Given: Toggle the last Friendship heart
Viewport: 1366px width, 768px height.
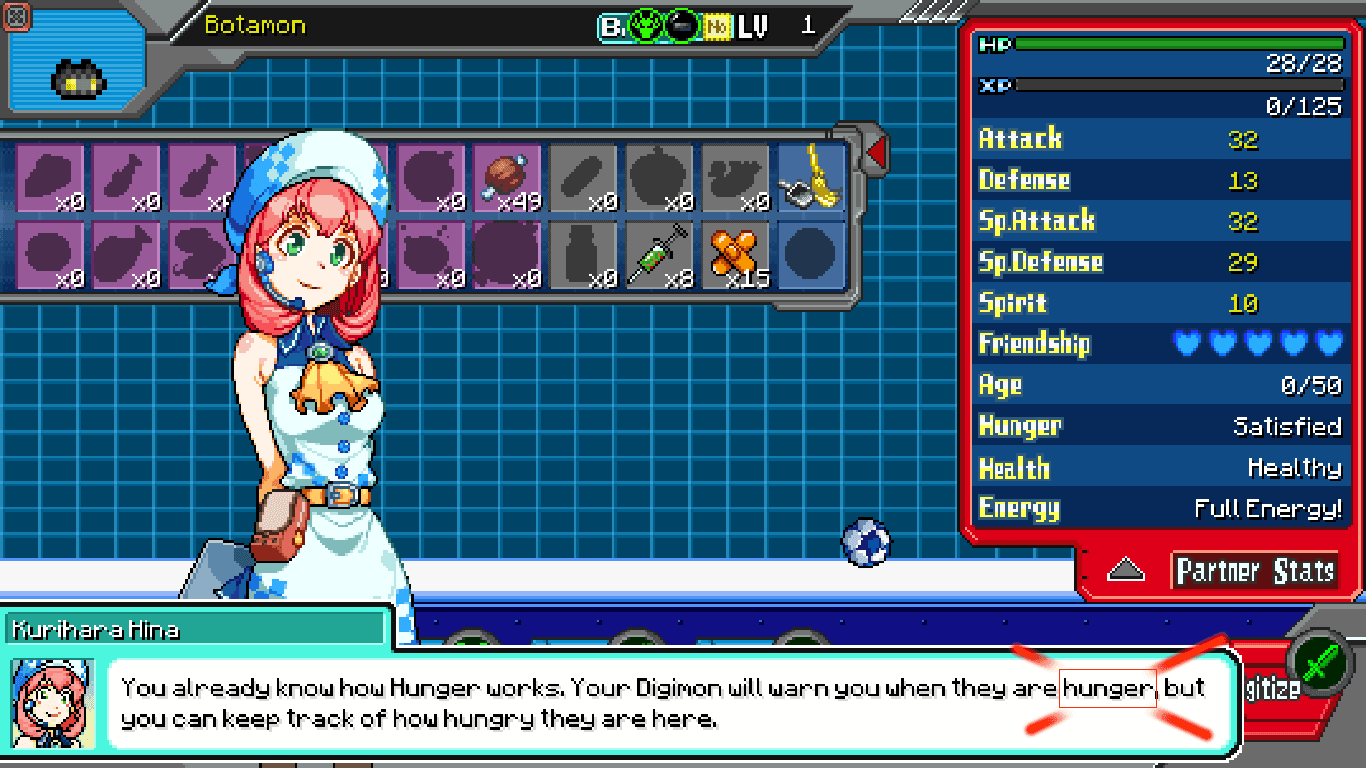Looking at the screenshot, I should (1330, 343).
